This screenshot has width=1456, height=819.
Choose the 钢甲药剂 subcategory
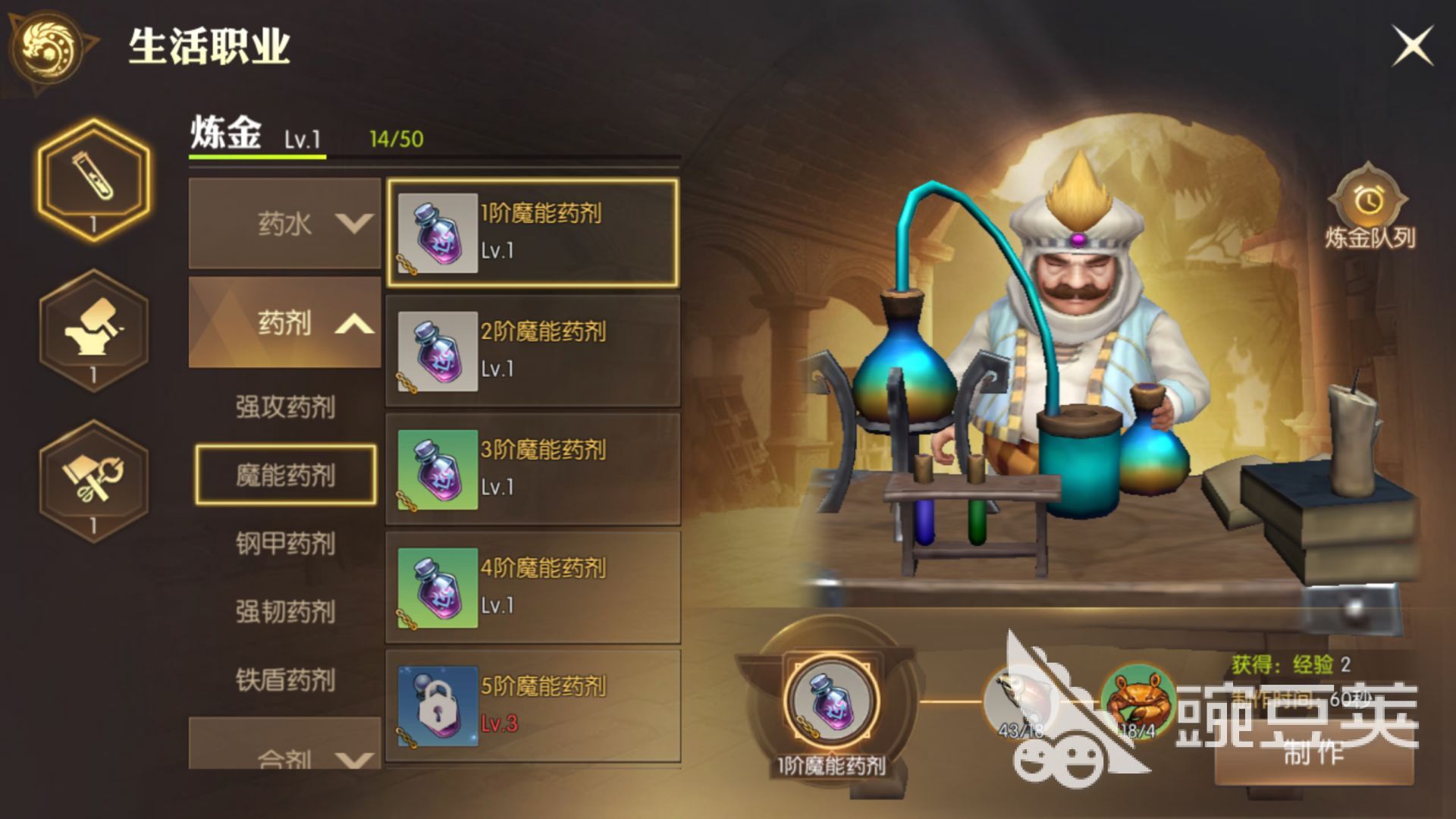point(285,544)
